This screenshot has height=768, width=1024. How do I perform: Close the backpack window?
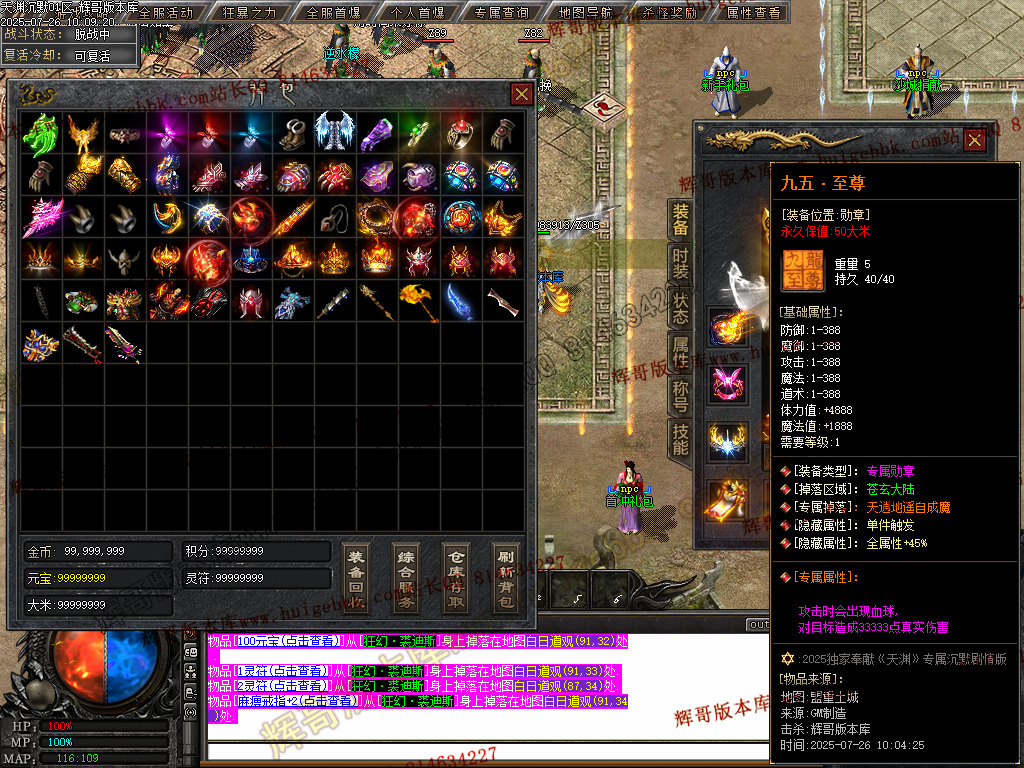tap(522, 94)
